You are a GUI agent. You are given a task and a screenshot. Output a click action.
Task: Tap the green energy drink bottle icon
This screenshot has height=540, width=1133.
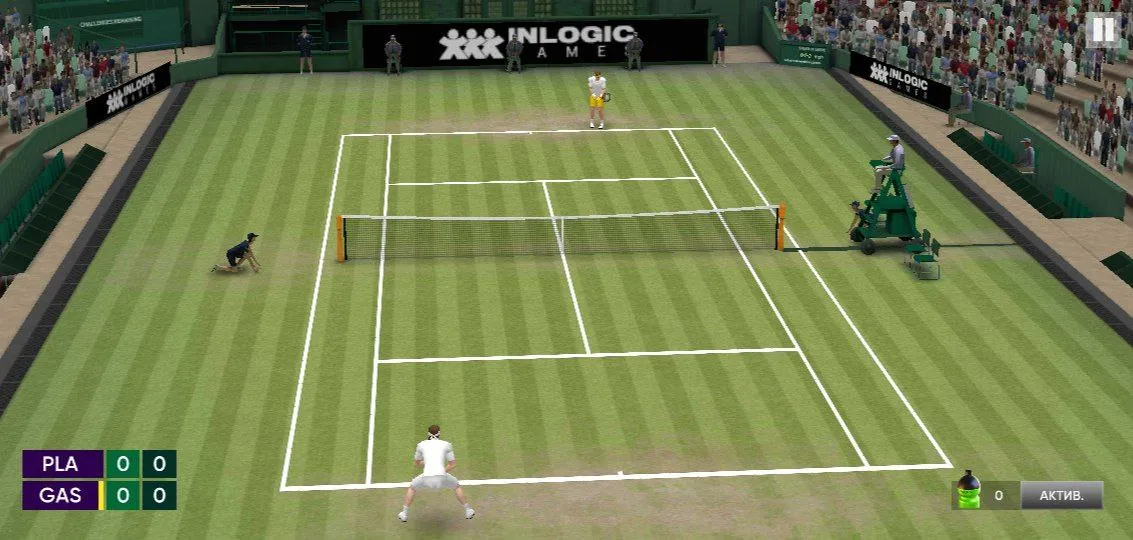(968, 491)
